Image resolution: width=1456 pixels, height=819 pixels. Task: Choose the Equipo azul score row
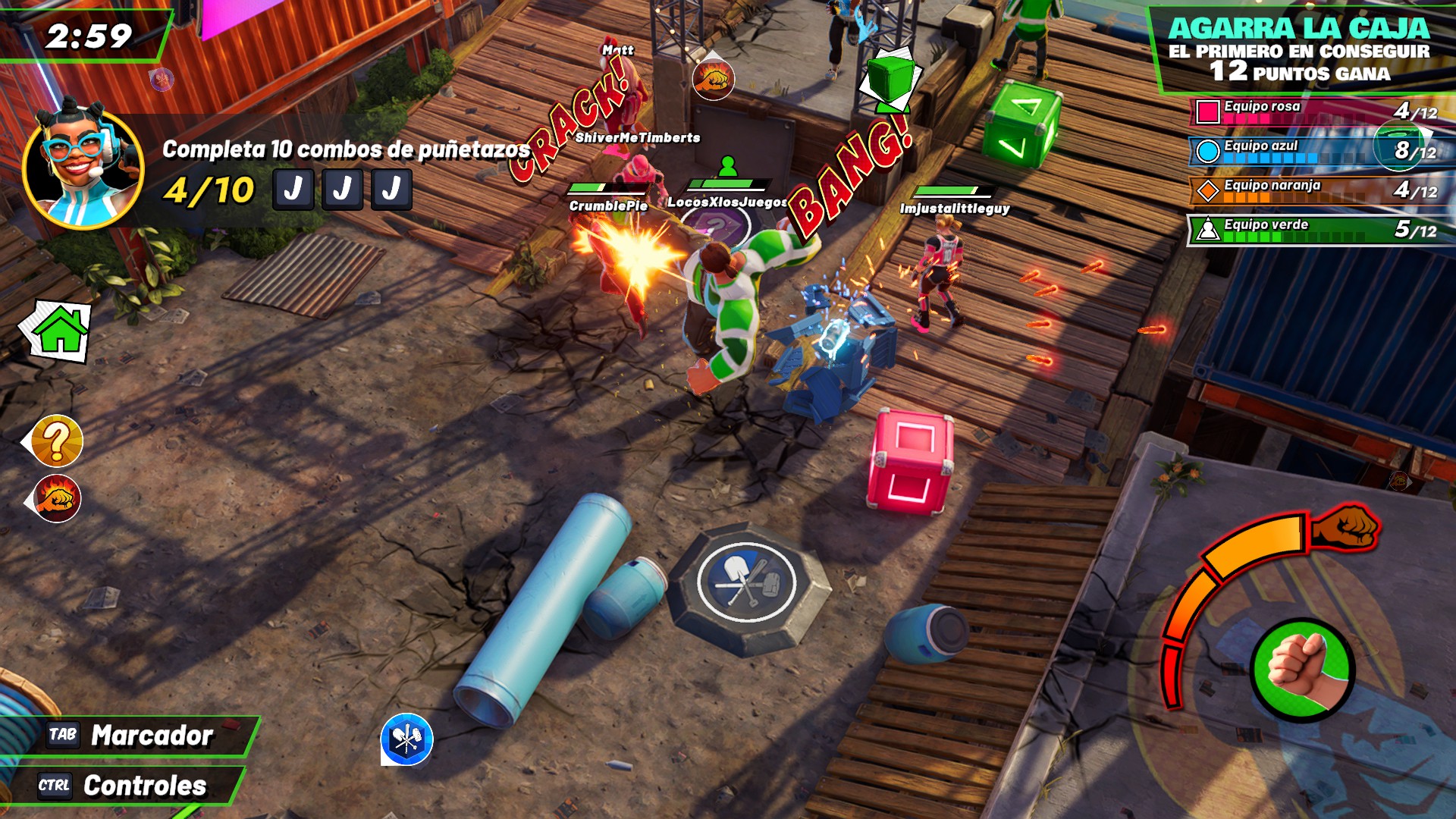[x=1319, y=151]
